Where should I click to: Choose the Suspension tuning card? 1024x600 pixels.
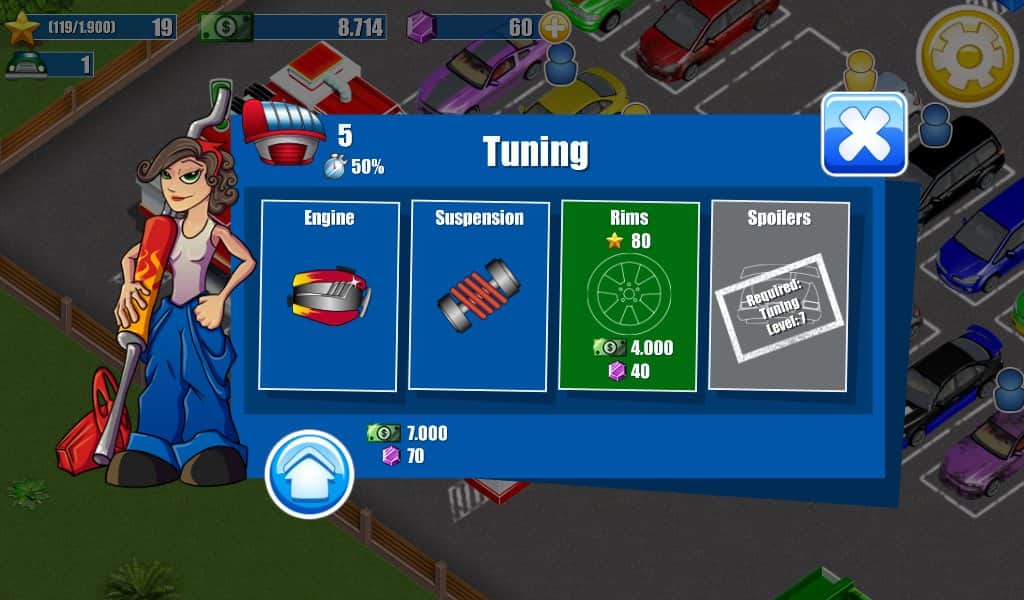479,295
